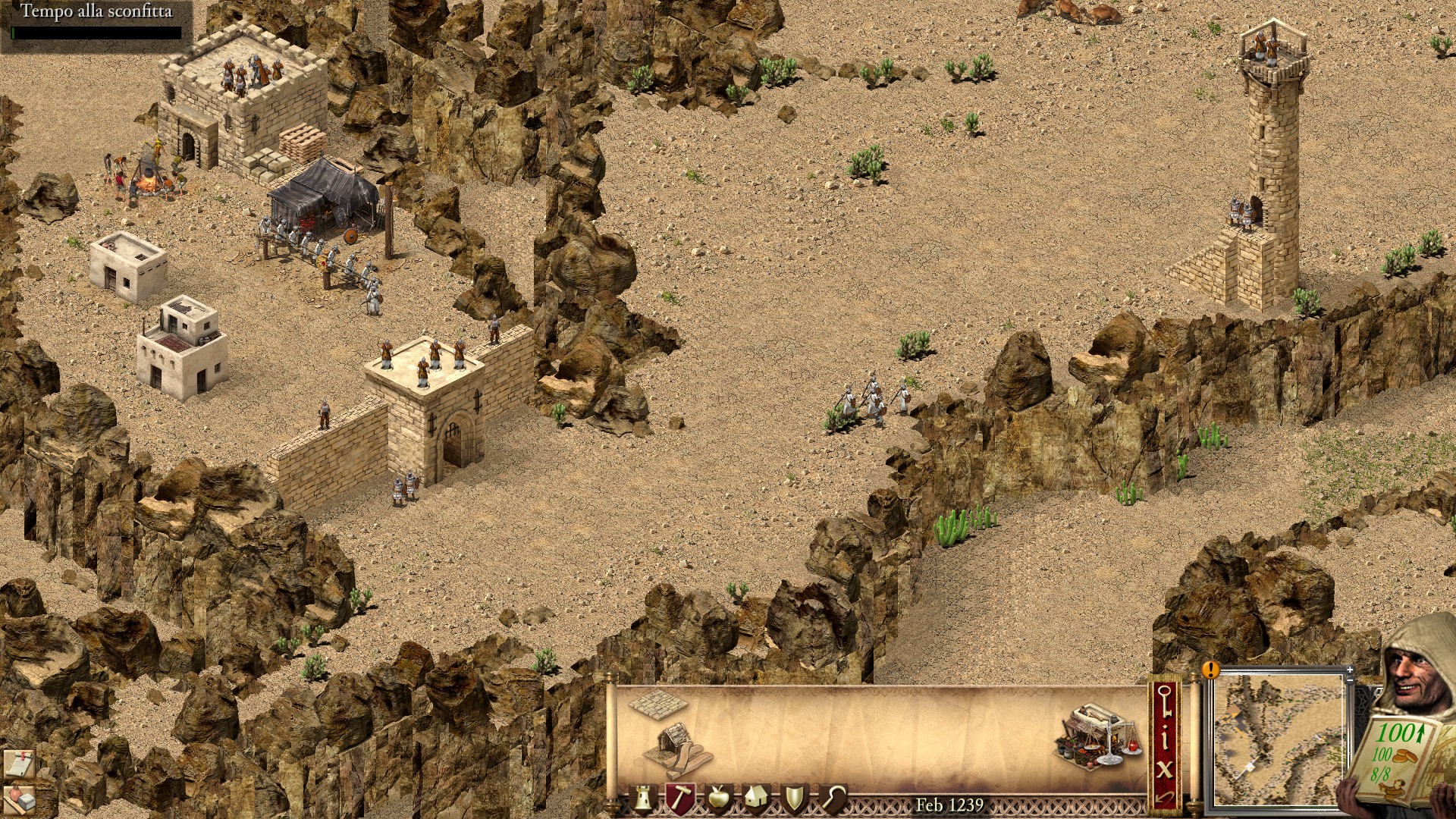
Task: Click the undo arrow button
Action: click(x=1166, y=797)
